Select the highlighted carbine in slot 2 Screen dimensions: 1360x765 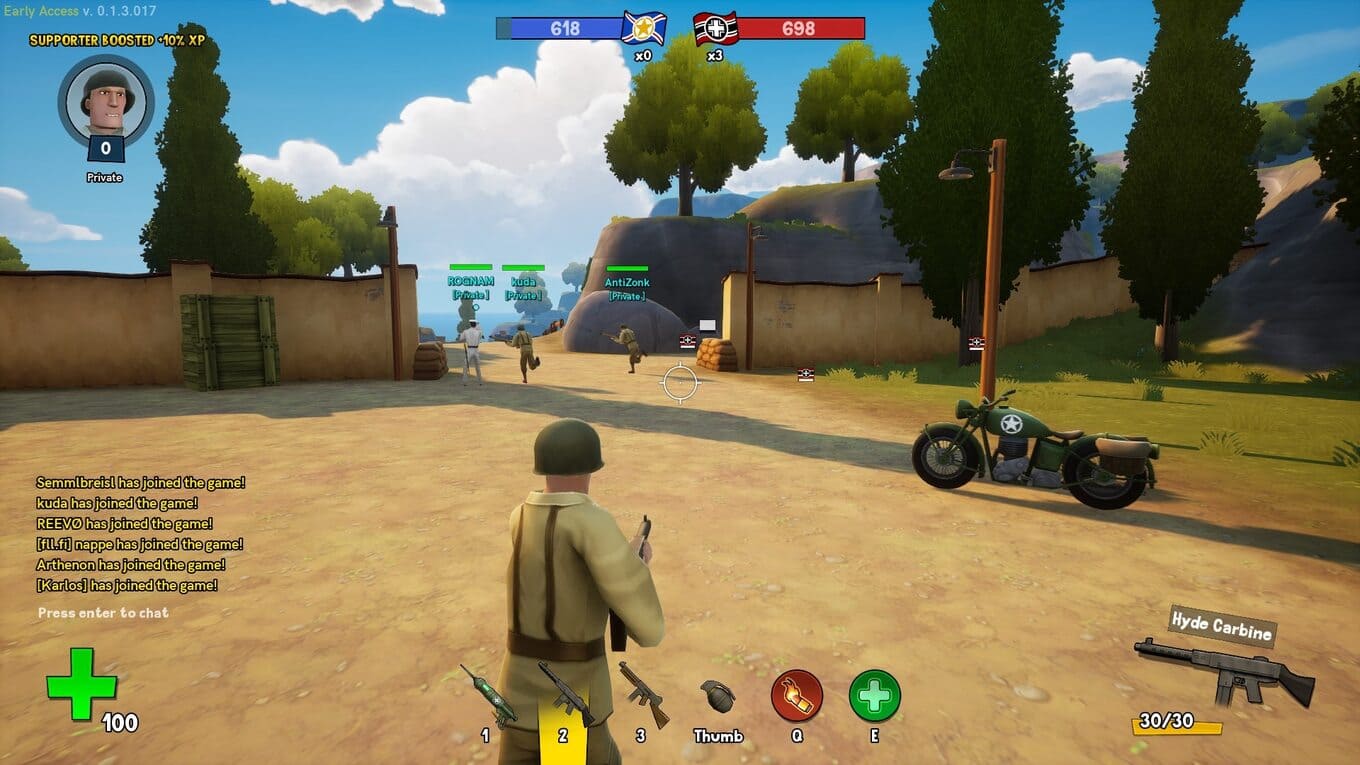coord(564,693)
